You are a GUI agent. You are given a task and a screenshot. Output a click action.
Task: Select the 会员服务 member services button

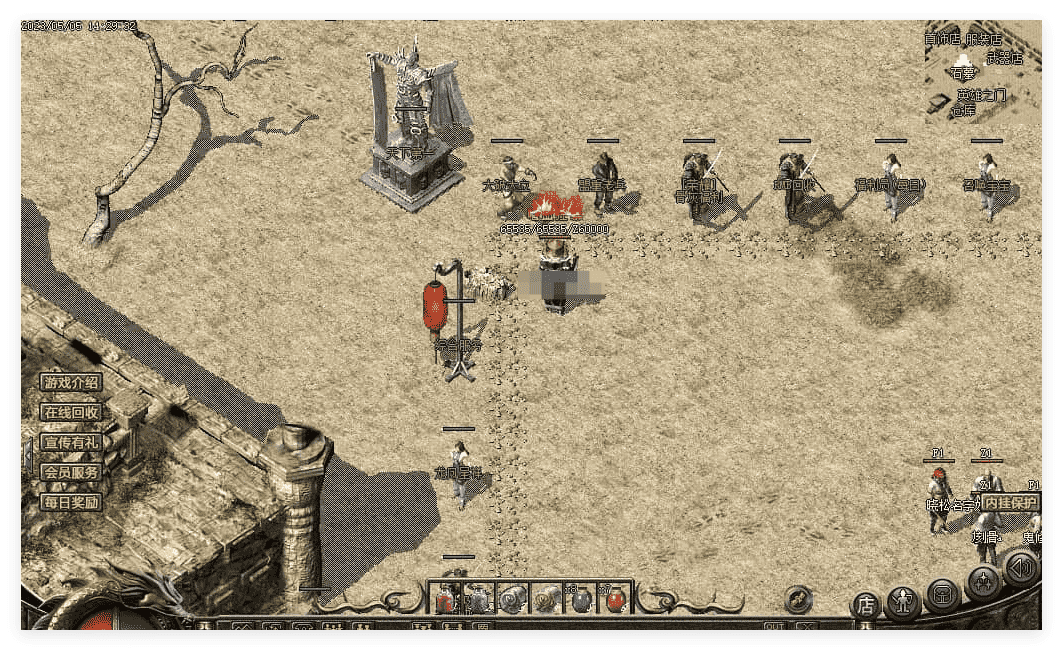(x=71, y=472)
